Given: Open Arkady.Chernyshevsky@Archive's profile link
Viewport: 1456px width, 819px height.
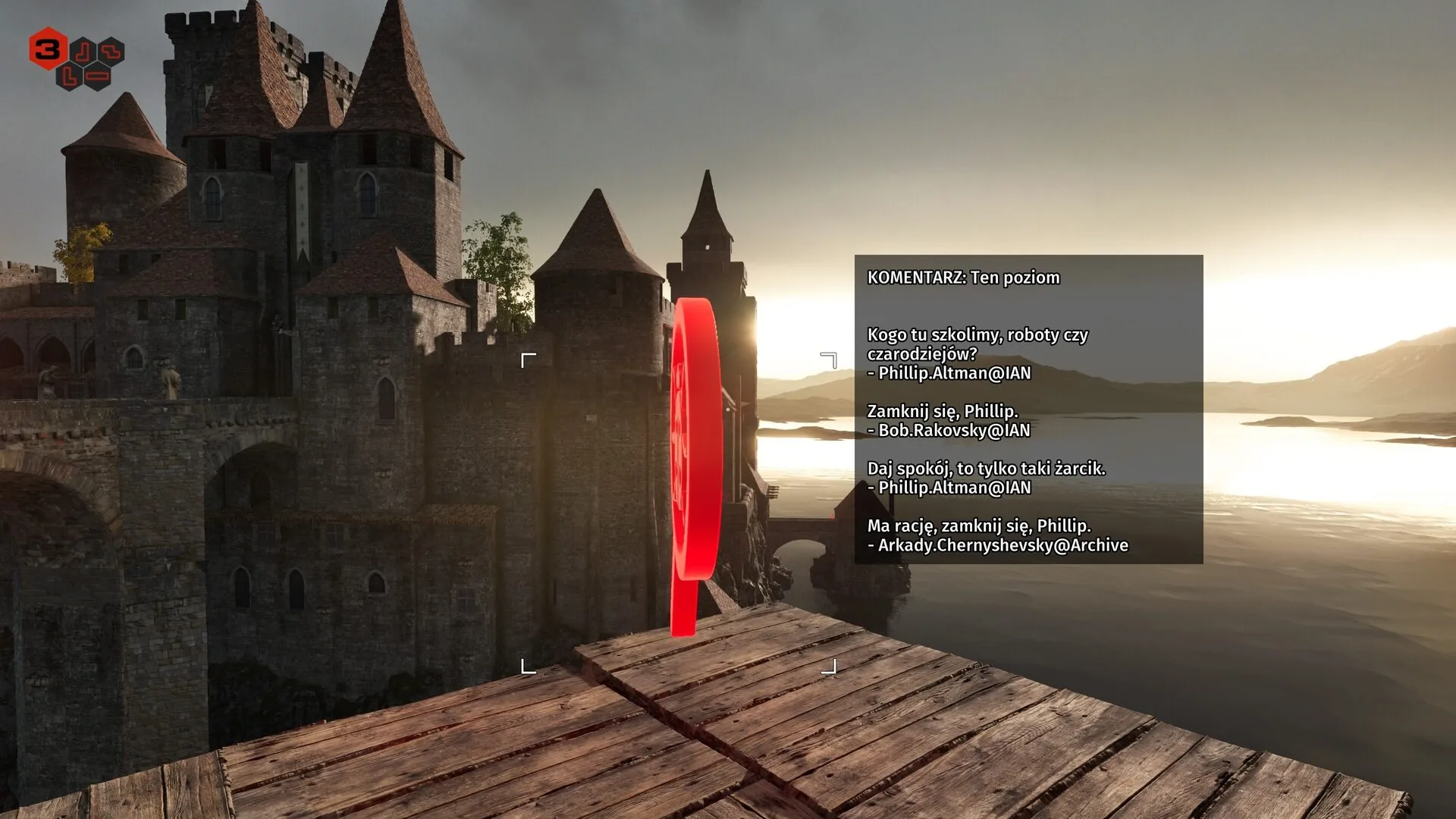Looking at the screenshot, I should [997, 544].
